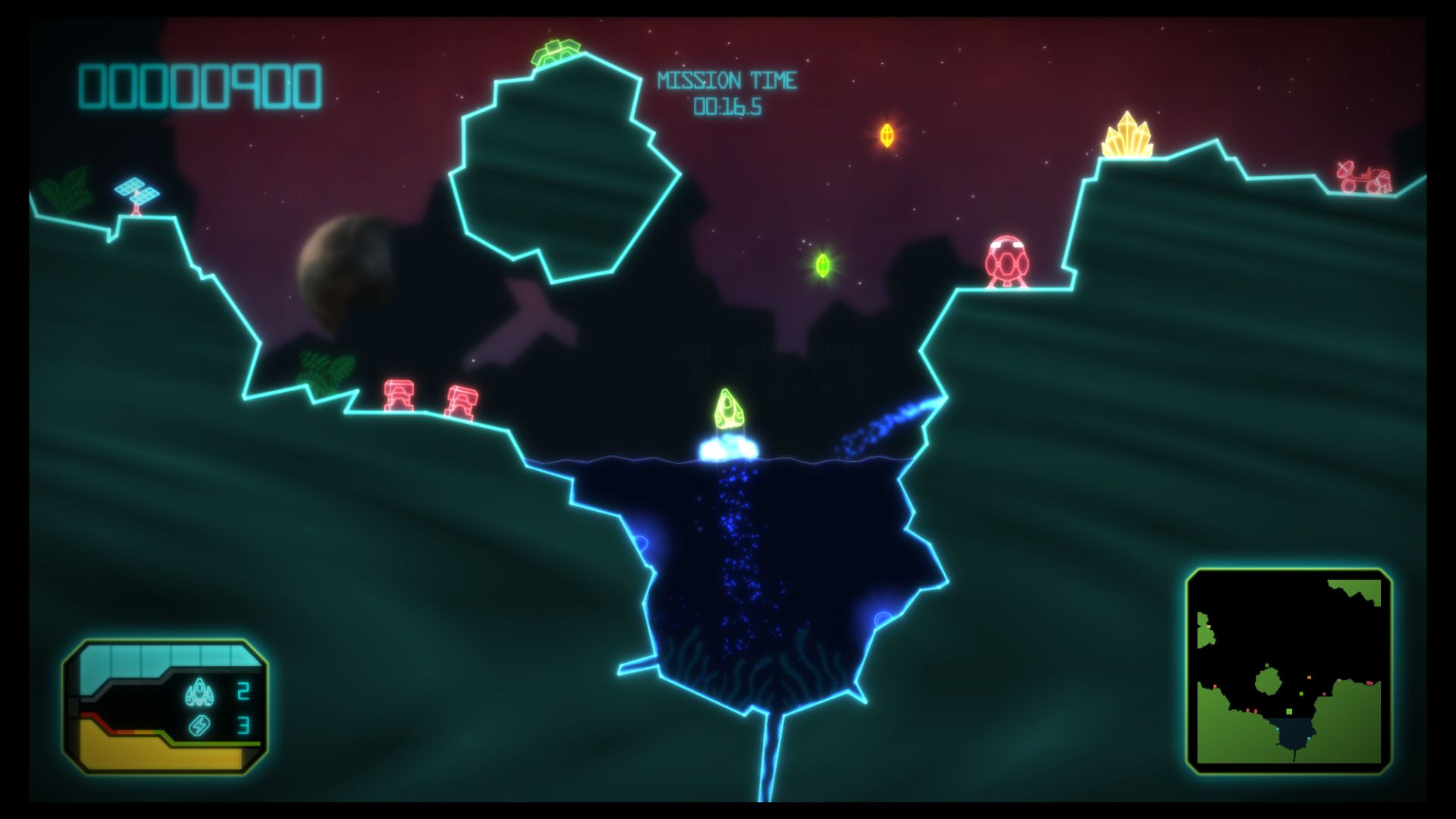This screenshot has height=819, width=1456.
Task: Click the green vehicle atop the floating asteroid
Action: coord(554,50)
